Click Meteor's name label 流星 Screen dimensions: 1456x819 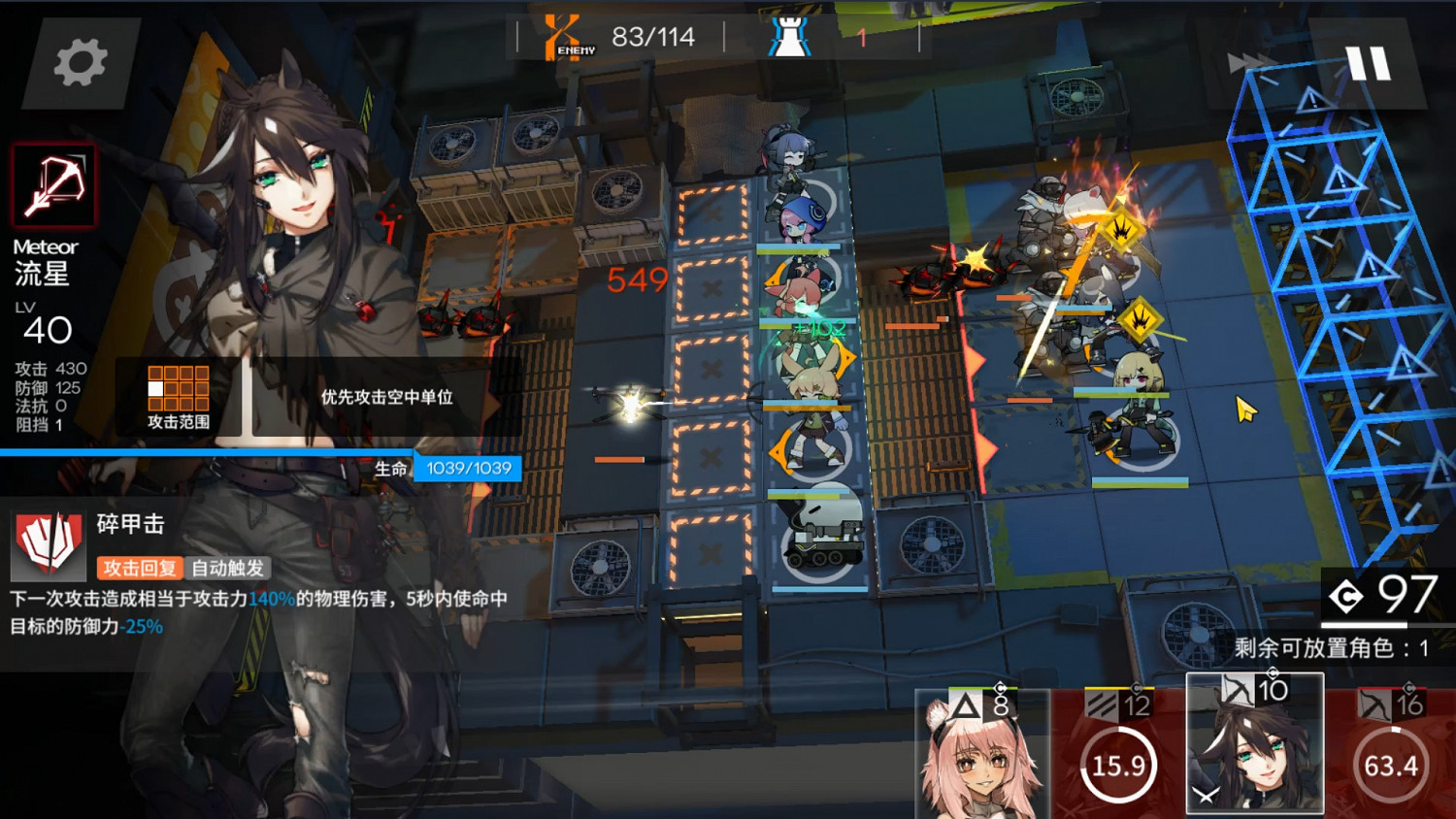click(43, 275)
